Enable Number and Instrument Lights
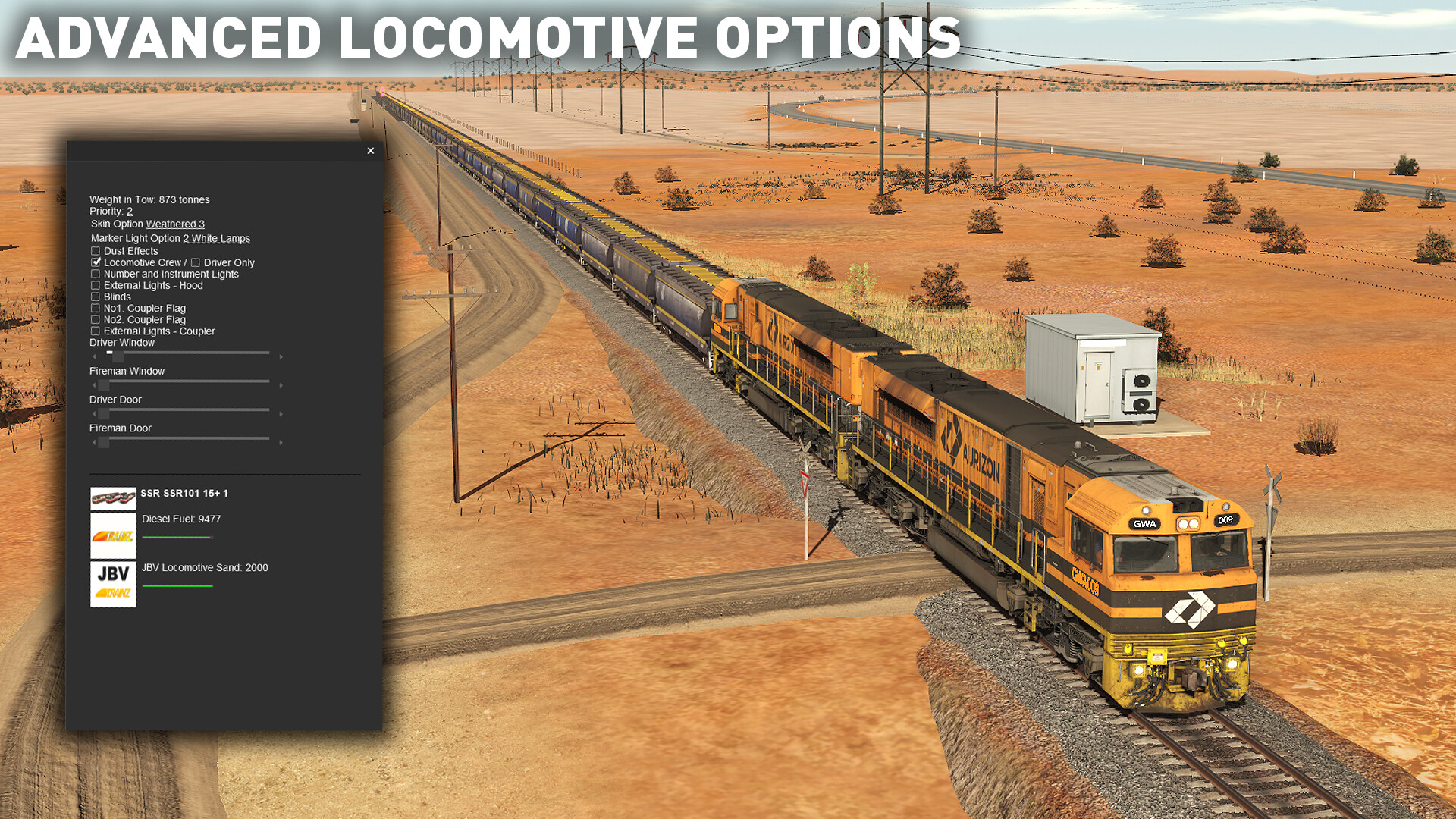1456x819 pixels. [95, 273]
